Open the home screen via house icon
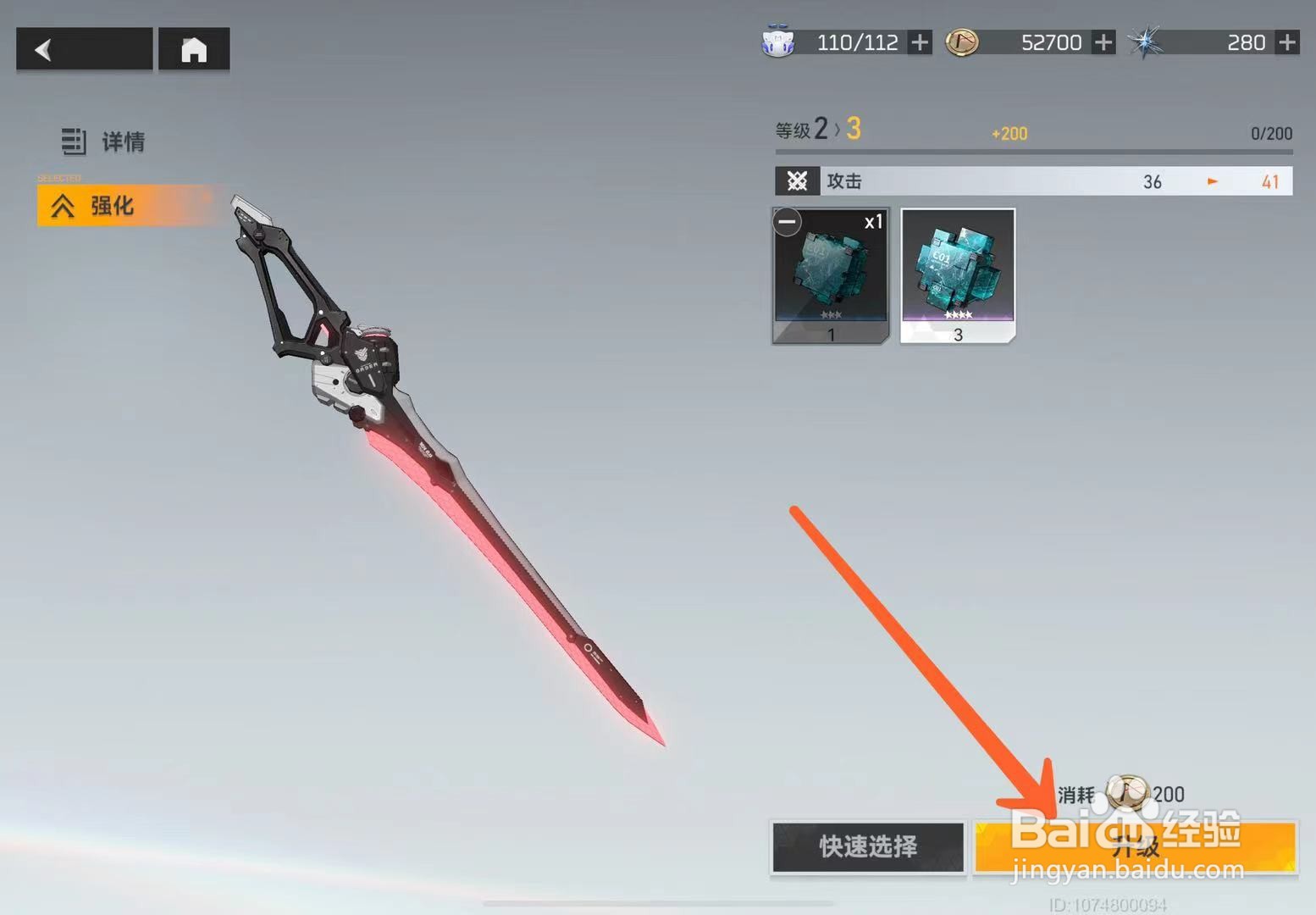1316x915 pixels. coord(193,49)
